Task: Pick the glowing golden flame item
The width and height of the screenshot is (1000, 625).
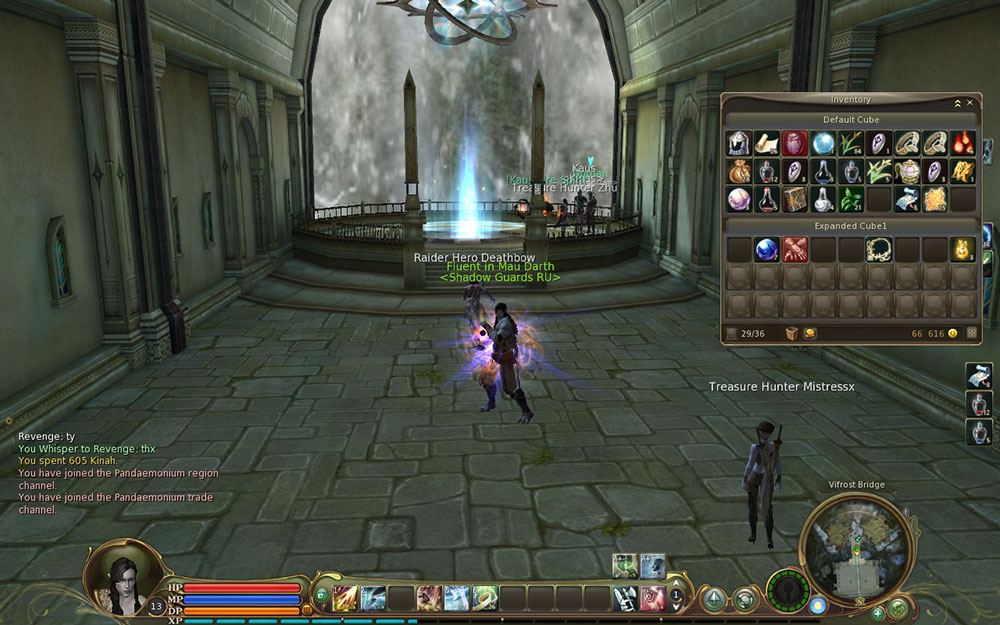Action: tap(963, 249)
